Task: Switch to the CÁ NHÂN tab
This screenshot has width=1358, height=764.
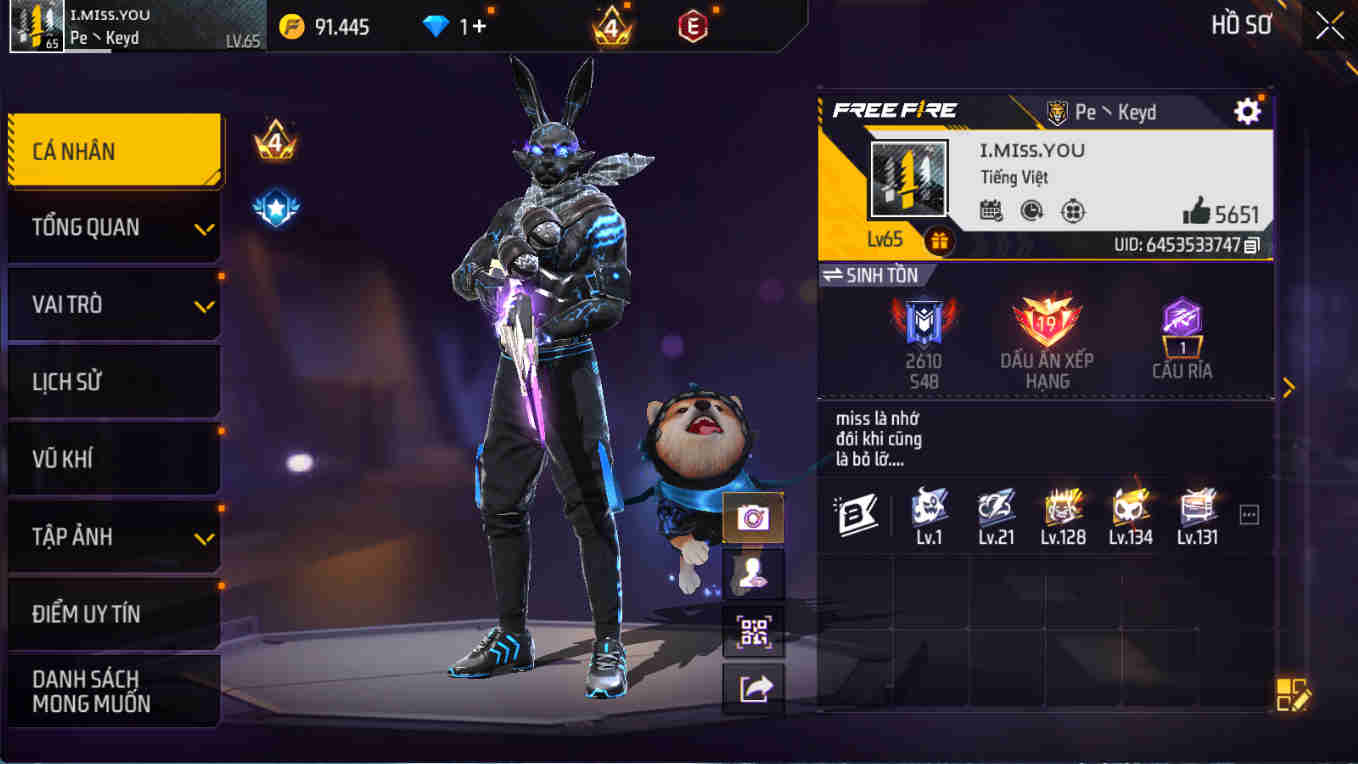Action: coord(113,150)
